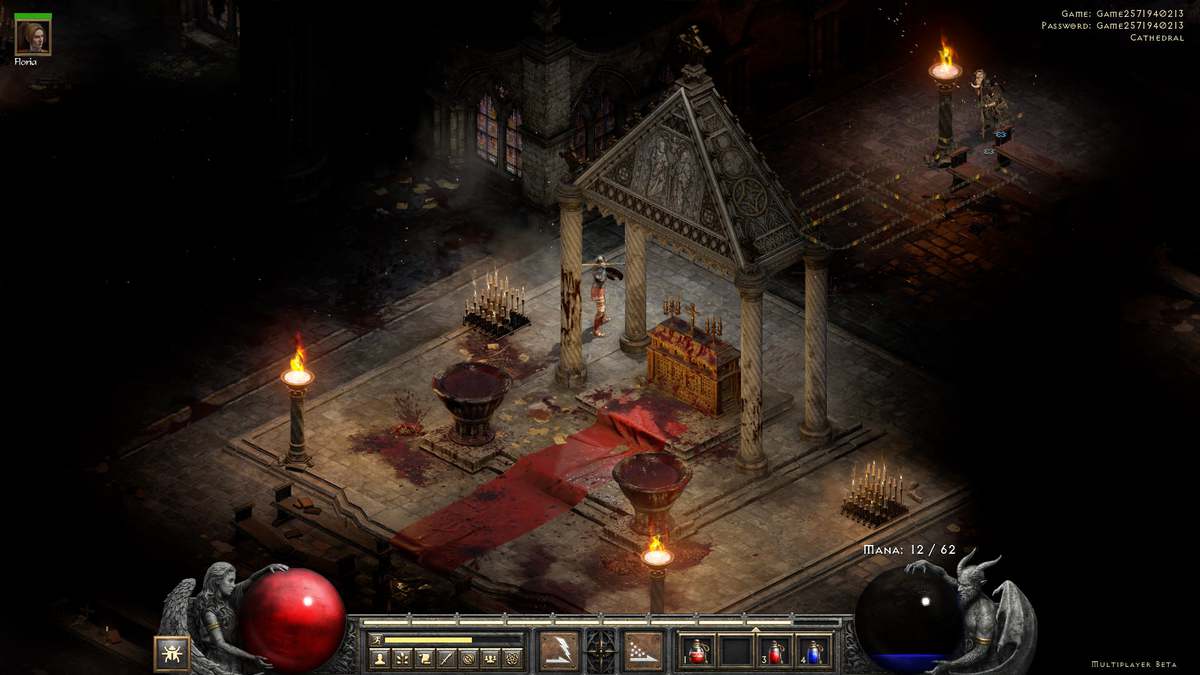Use the red healing potion in belt slot 3
The height and width of the screenshot is (675, 1200).
click(x=777, y=651)
